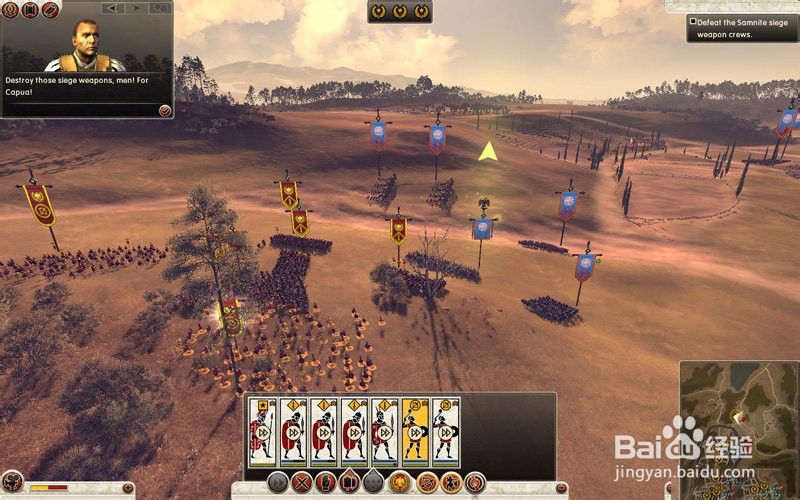Click the three-laurel-wreath panel at top center
The width and height of the screenshot is (800, 500).
tap(400, 12)
